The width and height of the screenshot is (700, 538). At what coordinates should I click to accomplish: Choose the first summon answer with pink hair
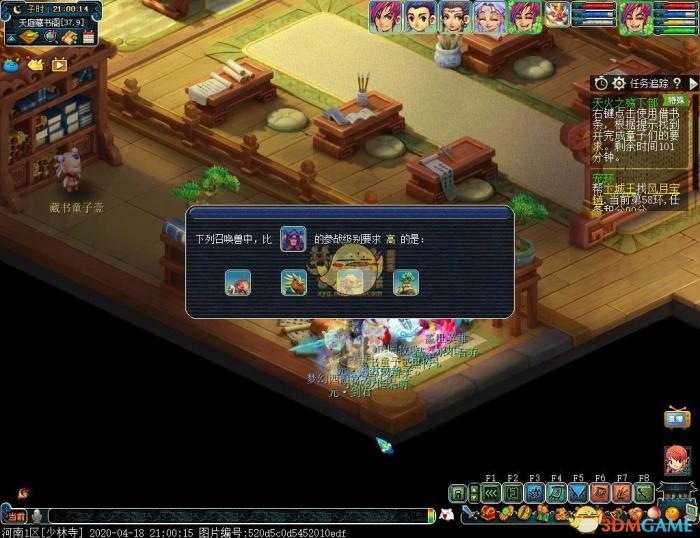[x=238, y=283]
